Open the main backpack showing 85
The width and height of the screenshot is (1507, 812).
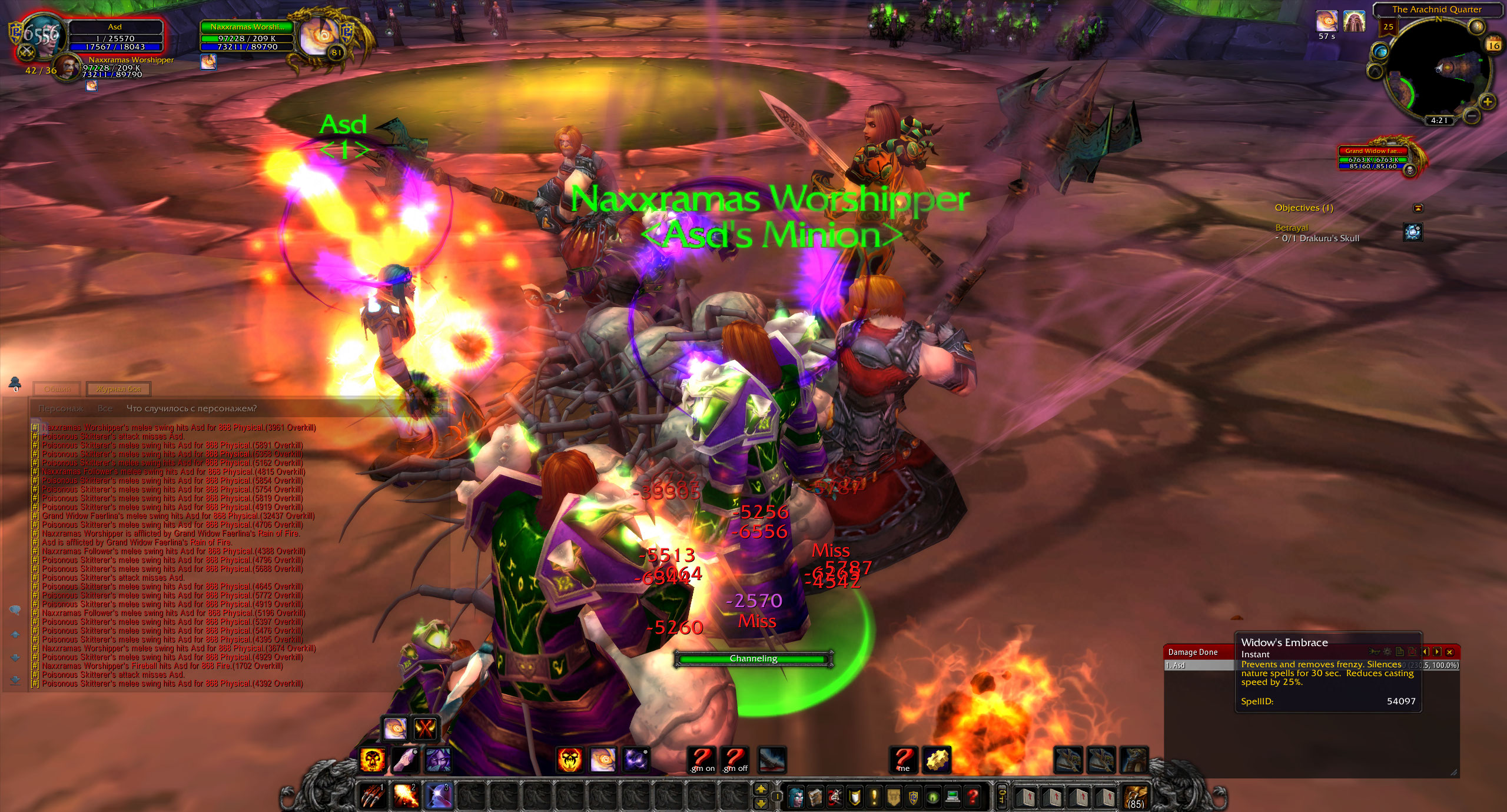click(1136, 796)
